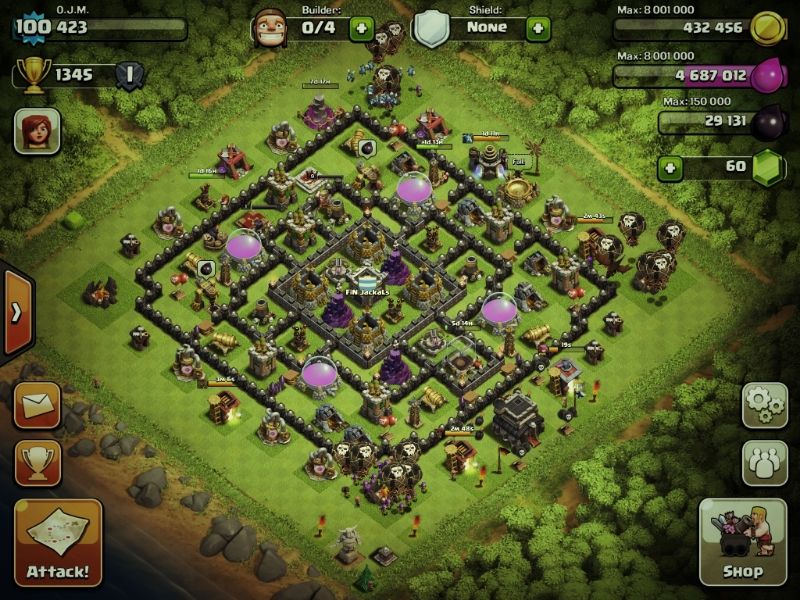Add gems with the green plus button
The height and width of the screenshot is (600, 800).
(x=671, y=167)
